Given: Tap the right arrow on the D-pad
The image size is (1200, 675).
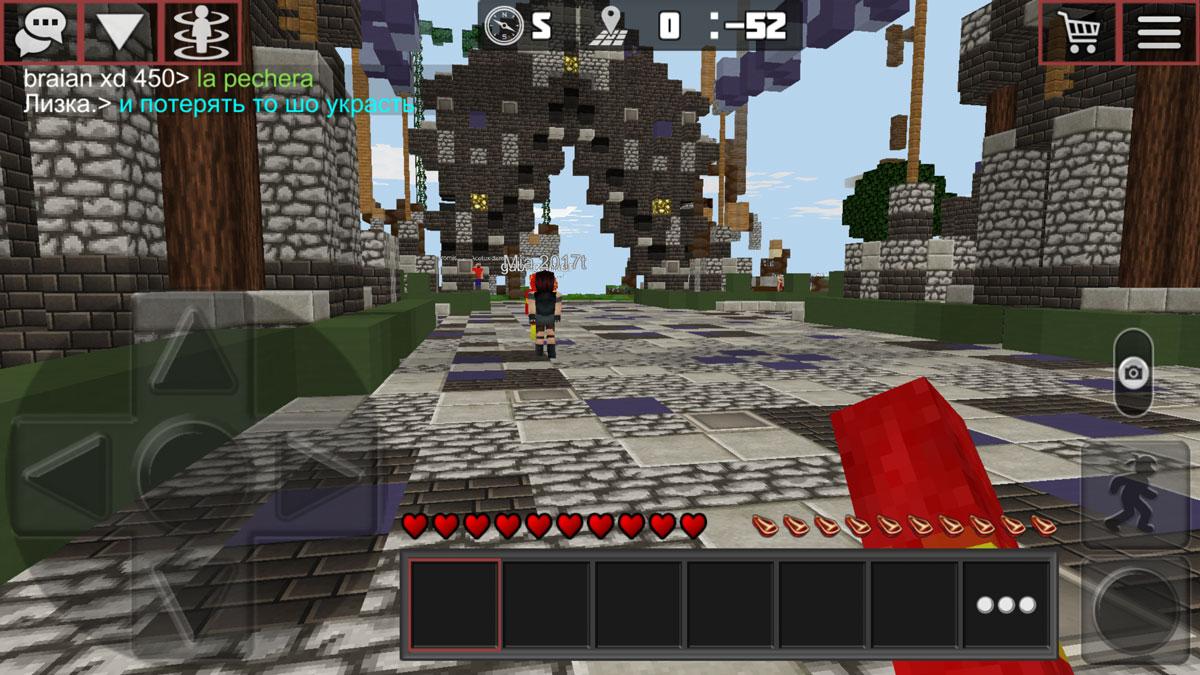Looking at the screenshot, I should (x=318, y=473).
